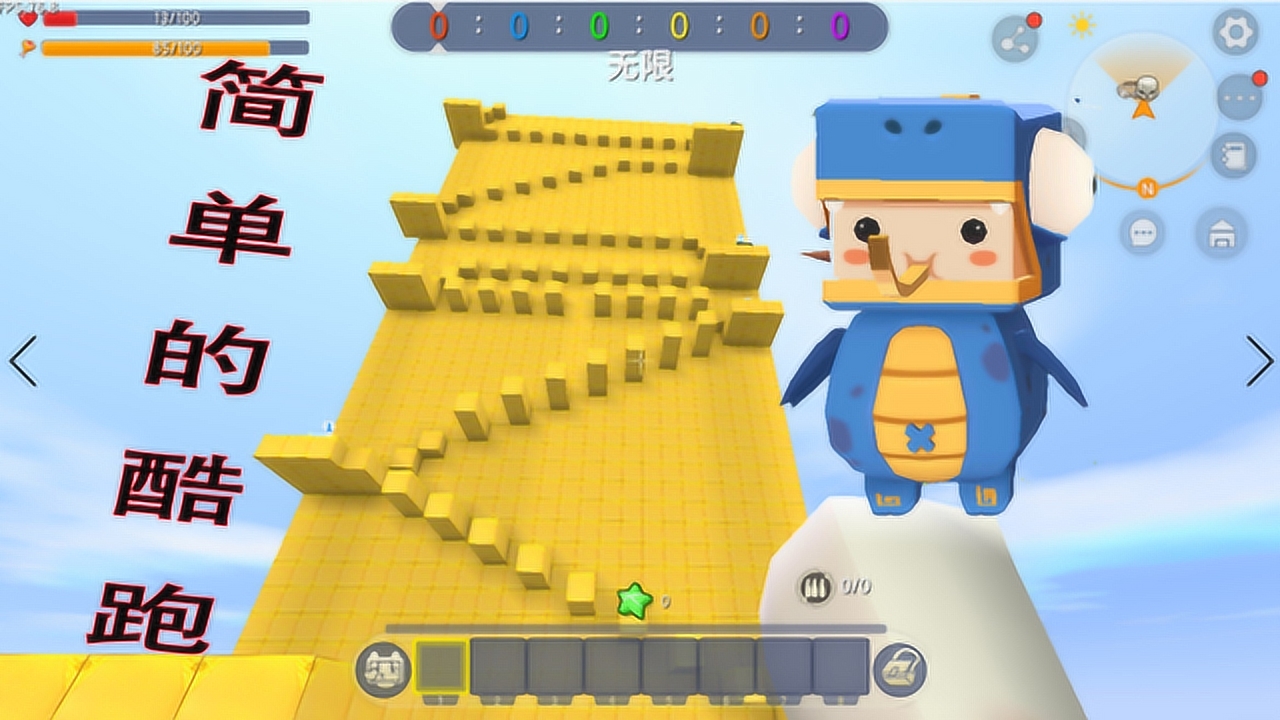
Task: Select the home icon near the minimap
Action: [1222, 232]
